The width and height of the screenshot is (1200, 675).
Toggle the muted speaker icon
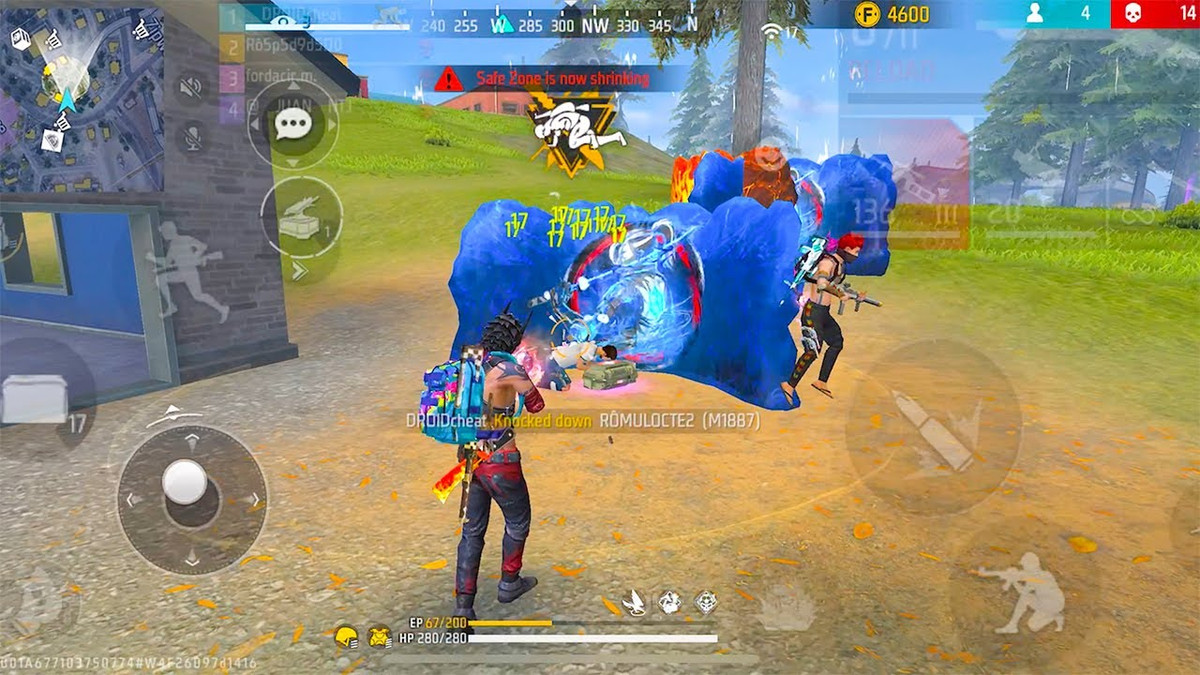(191, 88)
